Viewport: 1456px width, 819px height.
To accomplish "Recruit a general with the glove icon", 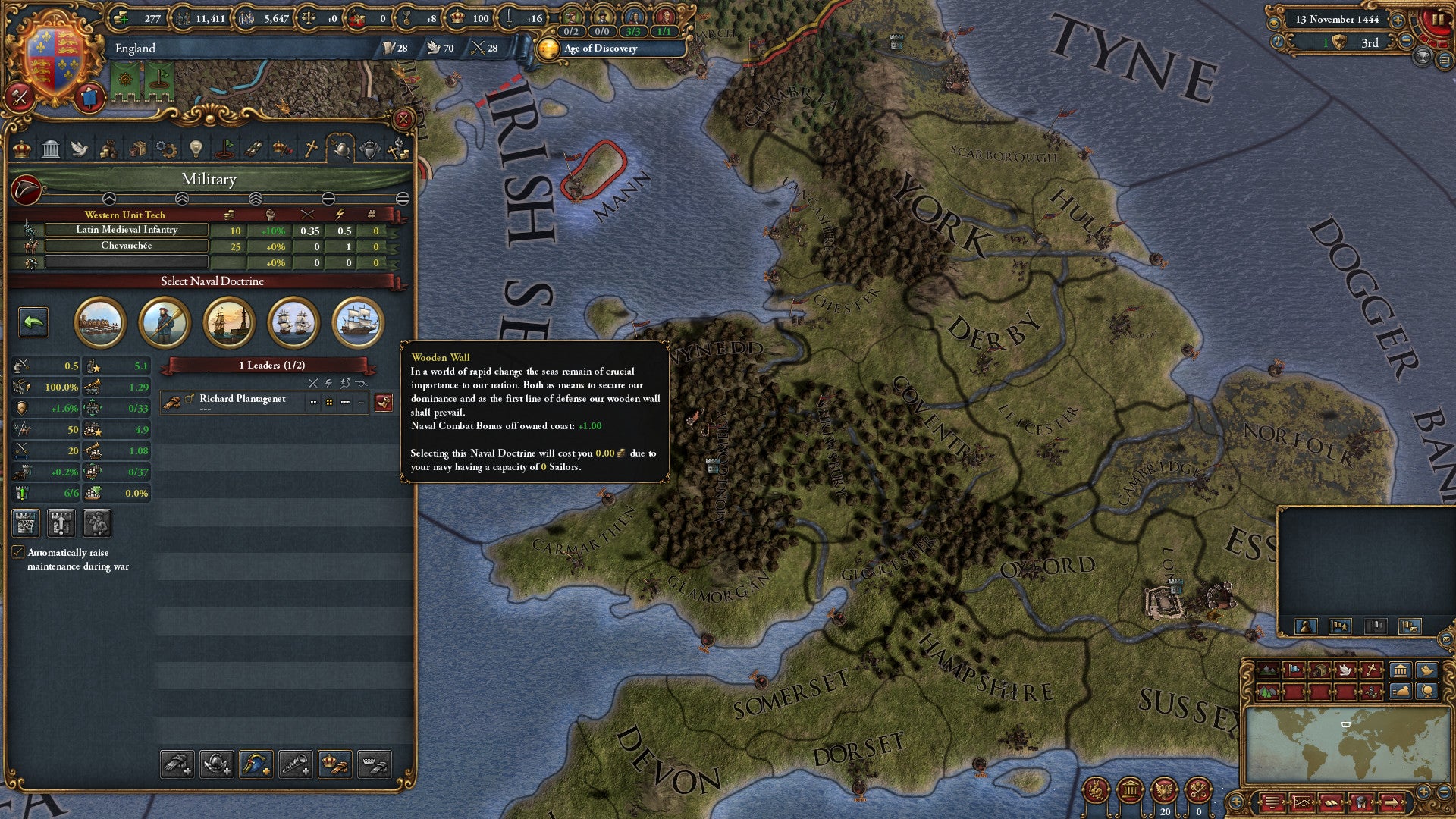I will pyautogui.click(x=177, y=764).
